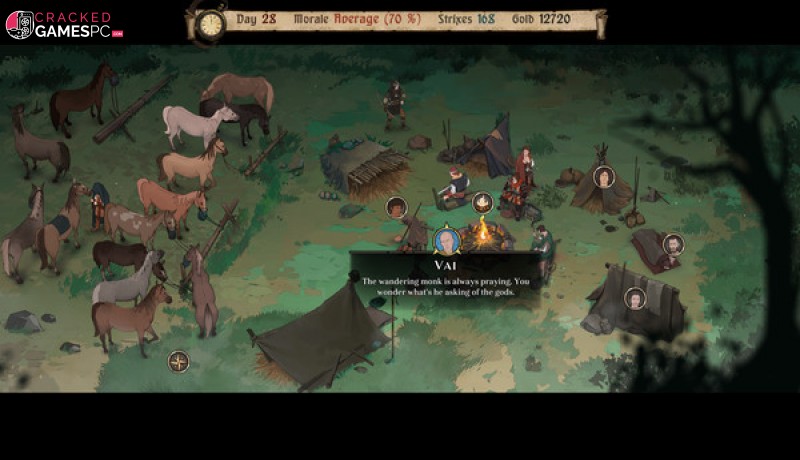This screenshot has height=460, width=800.
Task: Select the curly-haired companion portrait
Action: tap(397, 207)
